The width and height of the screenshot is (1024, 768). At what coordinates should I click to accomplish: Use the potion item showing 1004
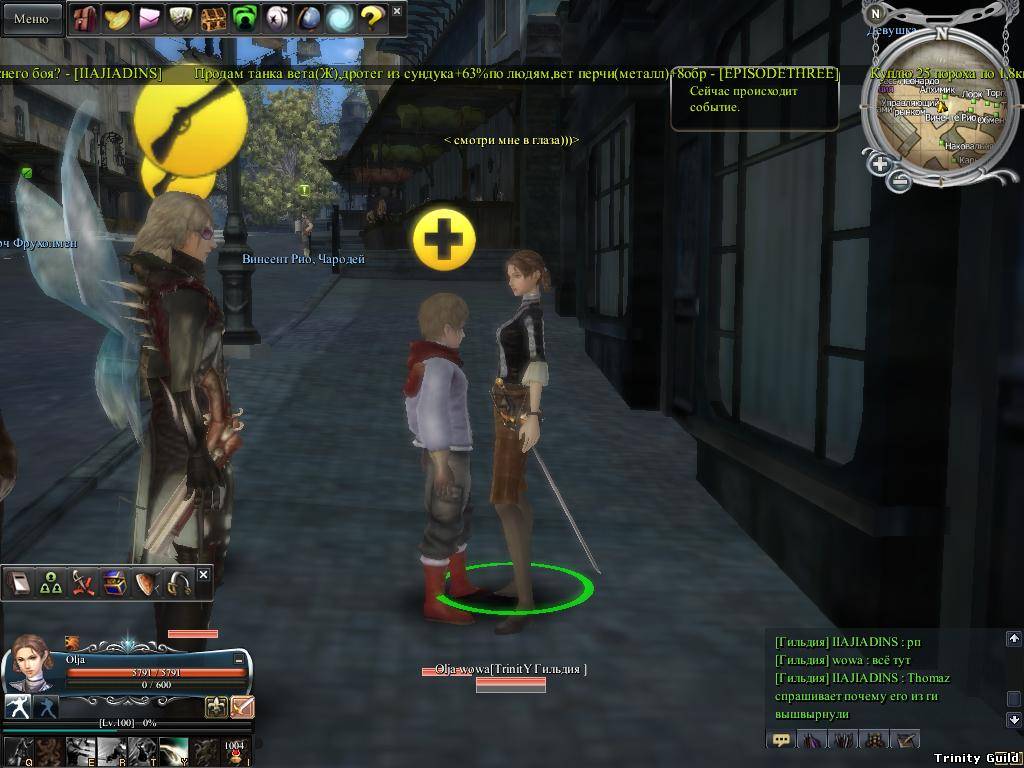(x=234, y=751)
